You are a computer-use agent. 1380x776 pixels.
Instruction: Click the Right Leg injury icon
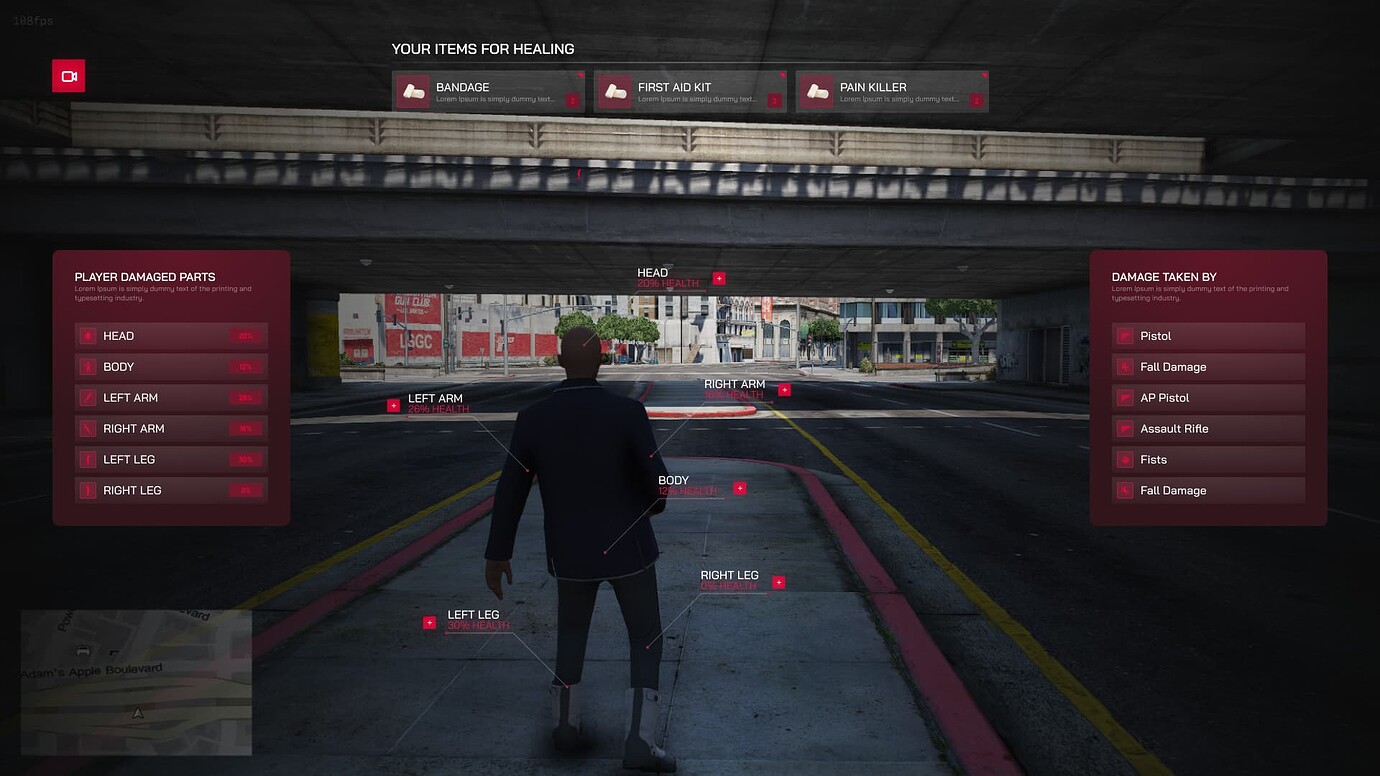pos(86,490)
